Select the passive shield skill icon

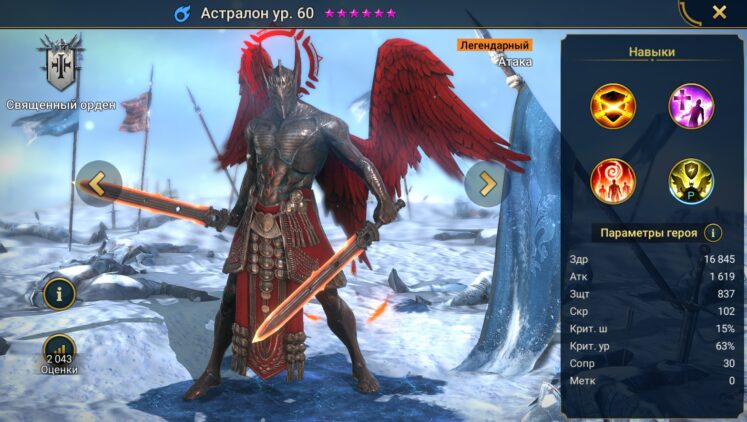(x=690, y=181)
